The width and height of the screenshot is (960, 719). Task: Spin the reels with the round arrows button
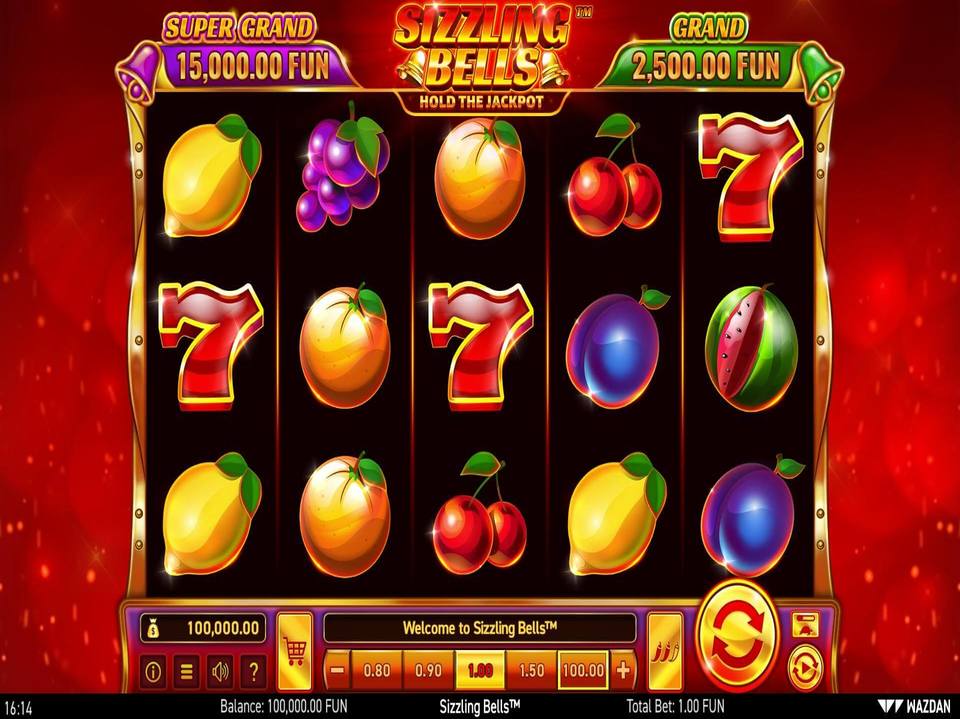(739, 637)
